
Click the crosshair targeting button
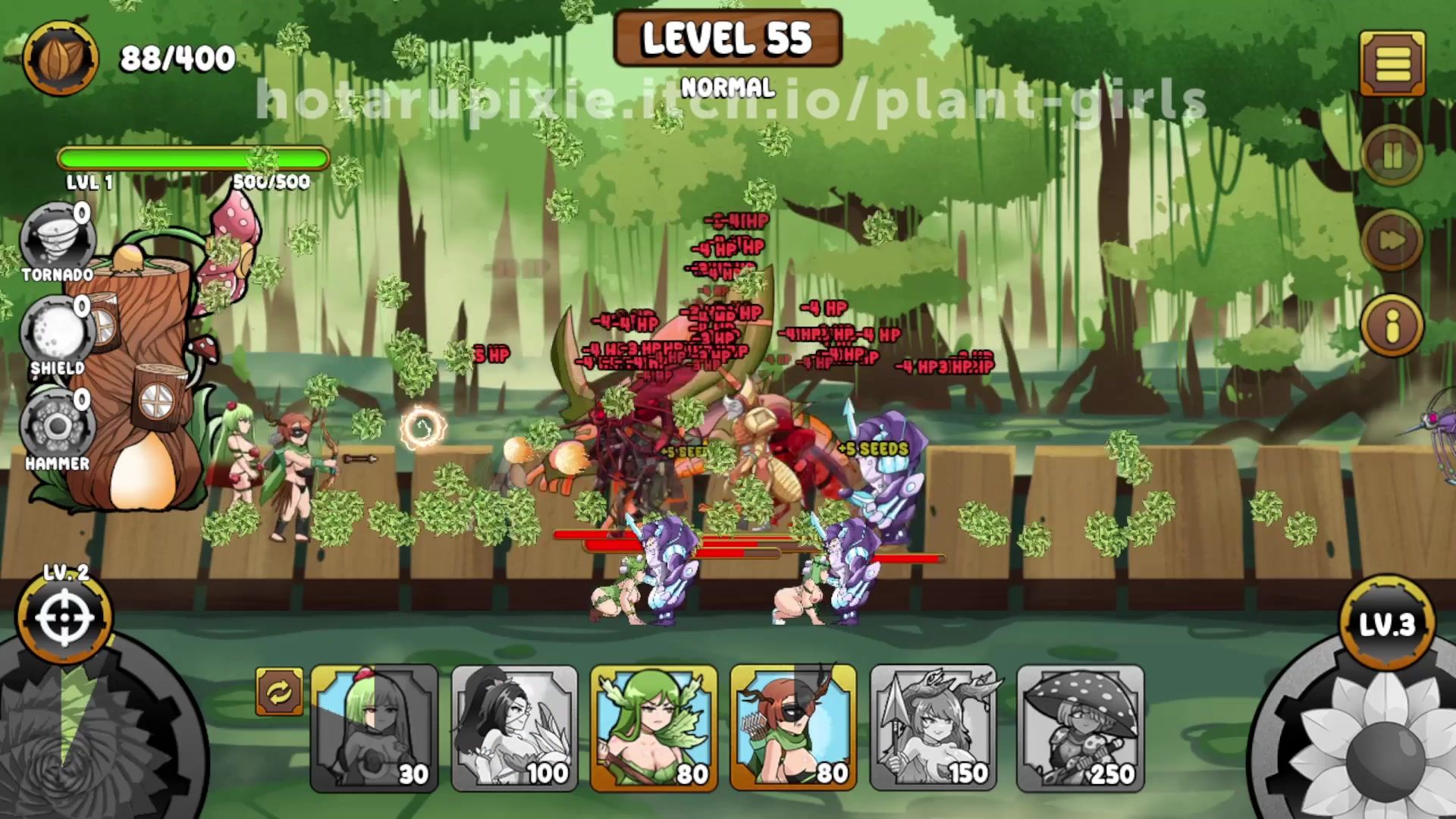(64, 618)
